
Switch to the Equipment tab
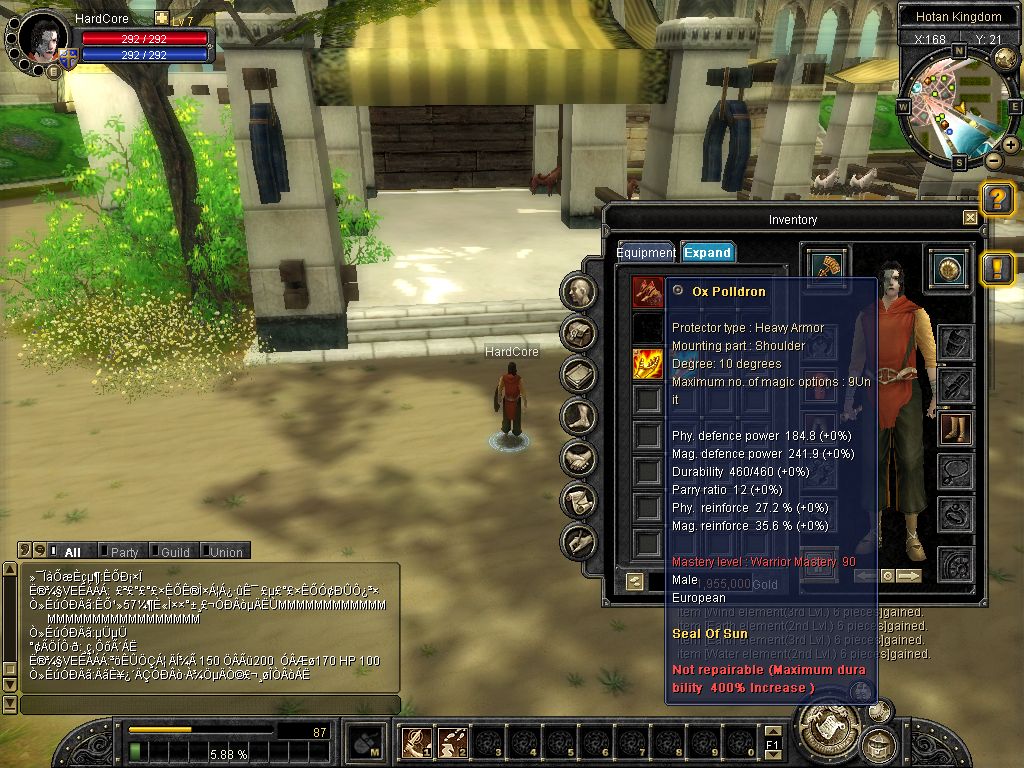646,253
